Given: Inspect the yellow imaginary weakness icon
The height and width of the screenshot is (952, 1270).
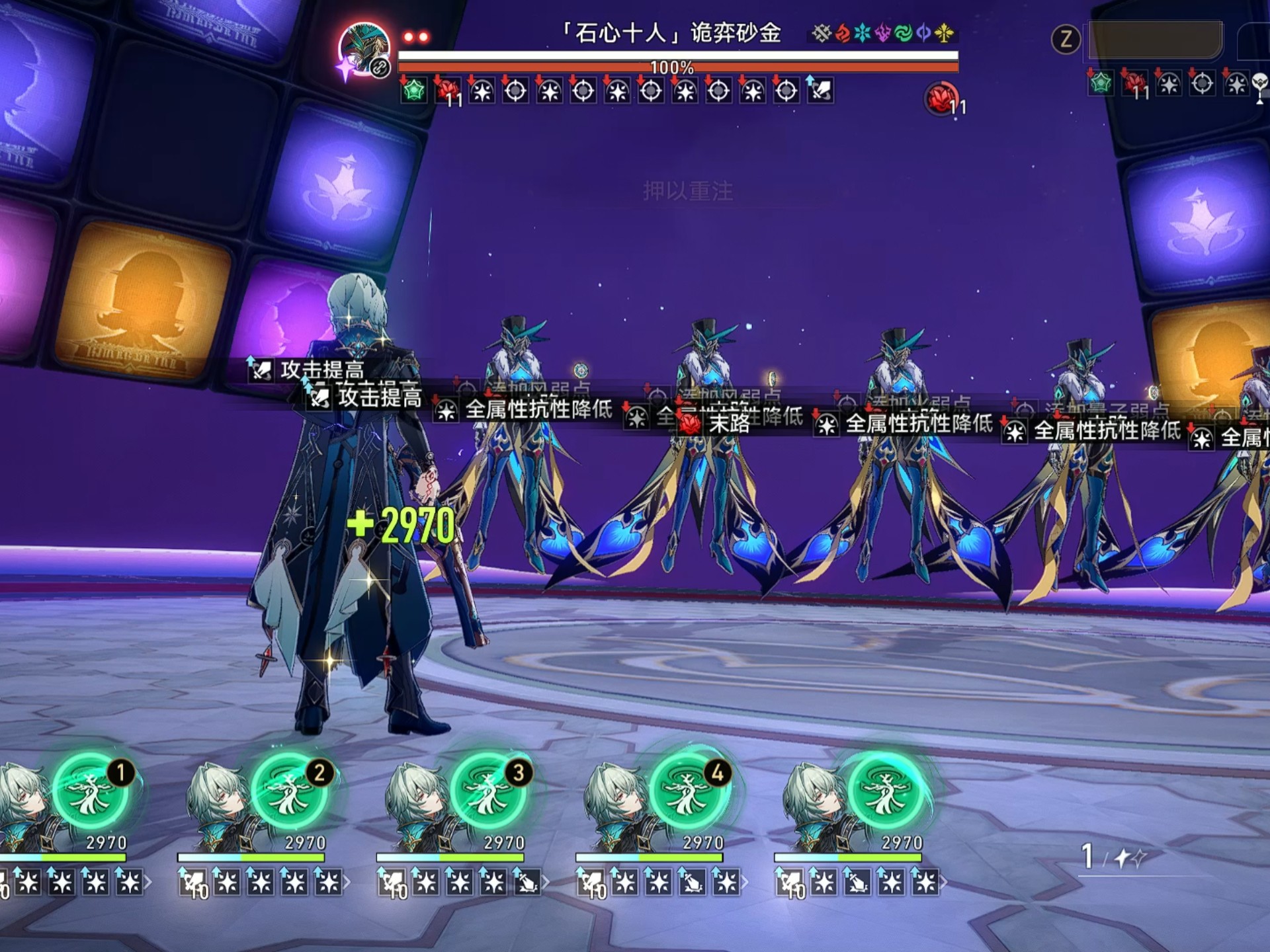Looking at the screenshot, I should [x=945, y=33].
